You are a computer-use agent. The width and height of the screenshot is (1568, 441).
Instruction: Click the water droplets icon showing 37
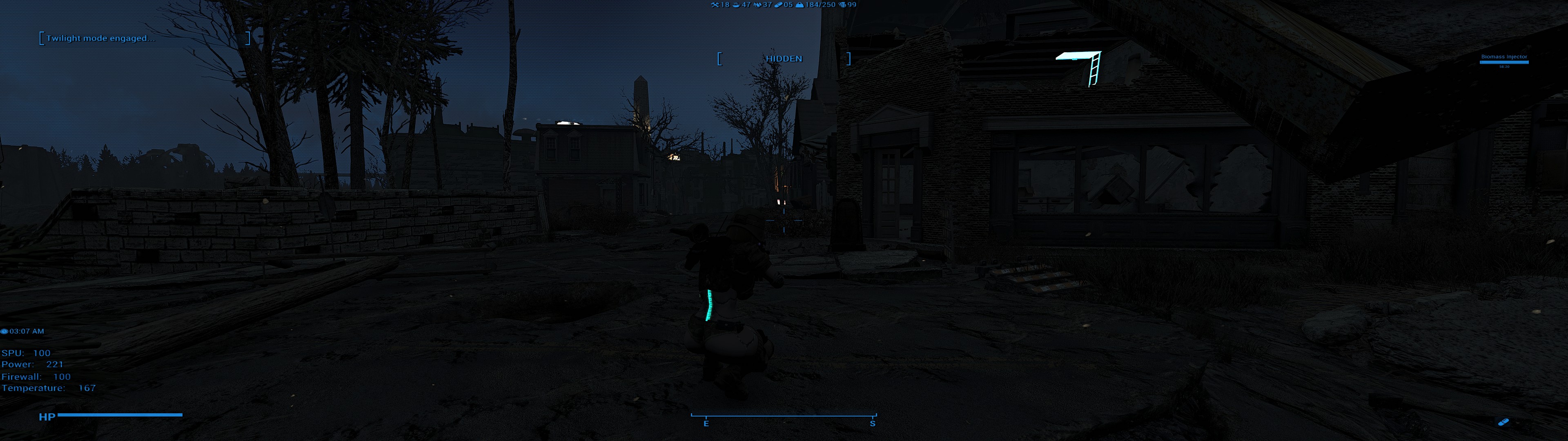click(757, 5)
